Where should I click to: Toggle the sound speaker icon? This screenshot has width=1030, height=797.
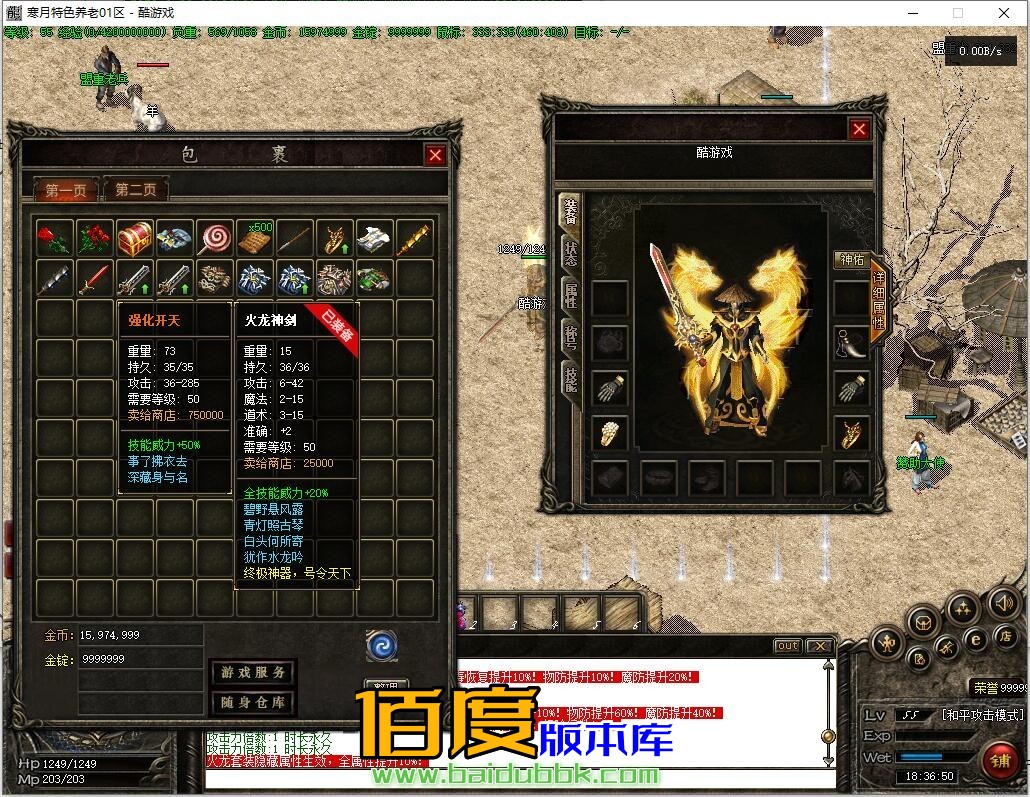[1003, 603]
